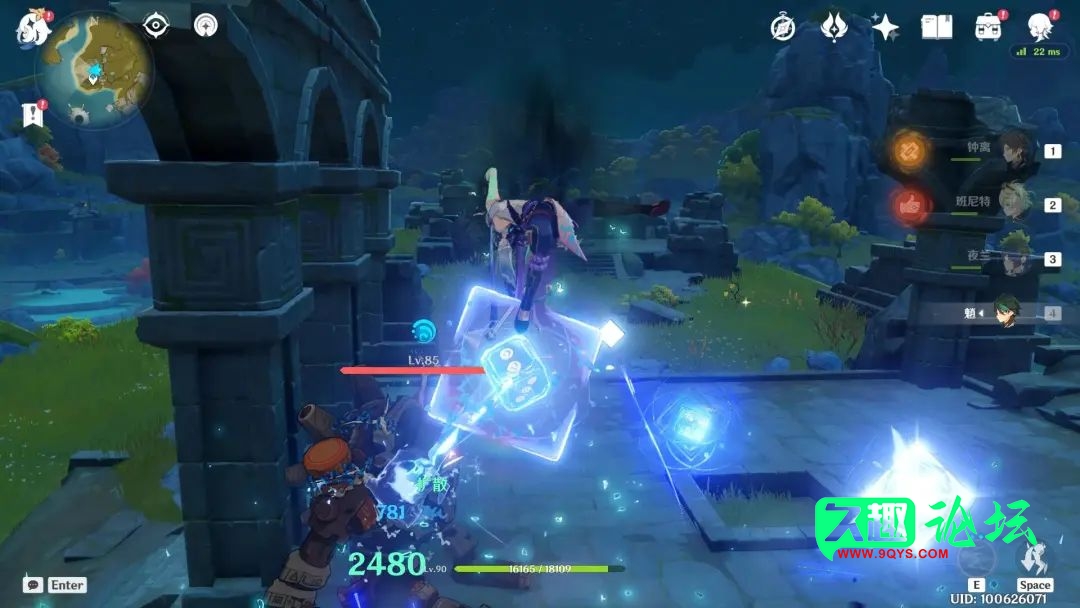Image resolution: width=1080 pixels, height=608 pixels.
Task: Open the world map via the minimap
Action: (x=93, y=70)
